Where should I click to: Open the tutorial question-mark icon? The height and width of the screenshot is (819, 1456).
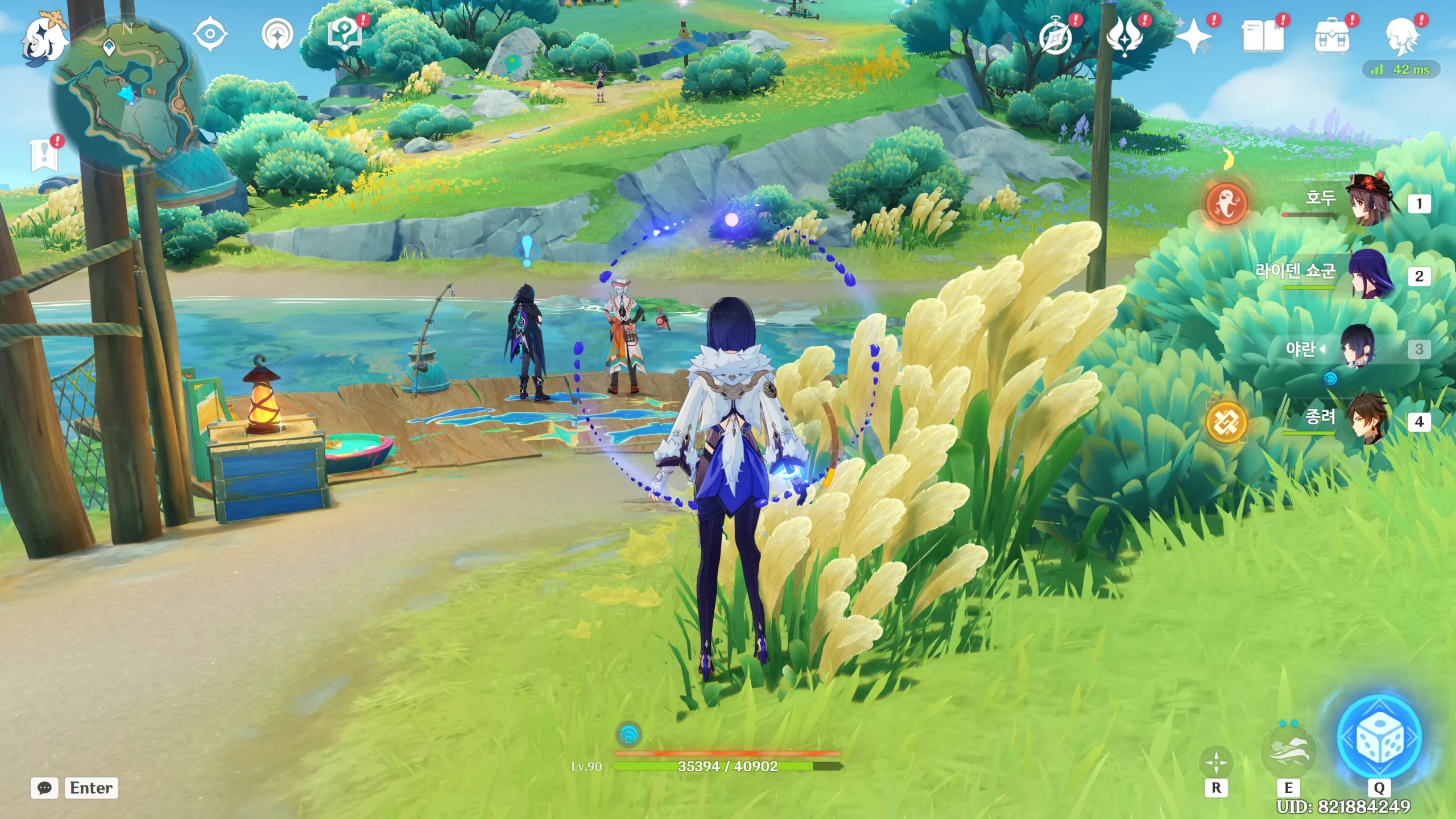pyautogui.click(x=345, y=35)
